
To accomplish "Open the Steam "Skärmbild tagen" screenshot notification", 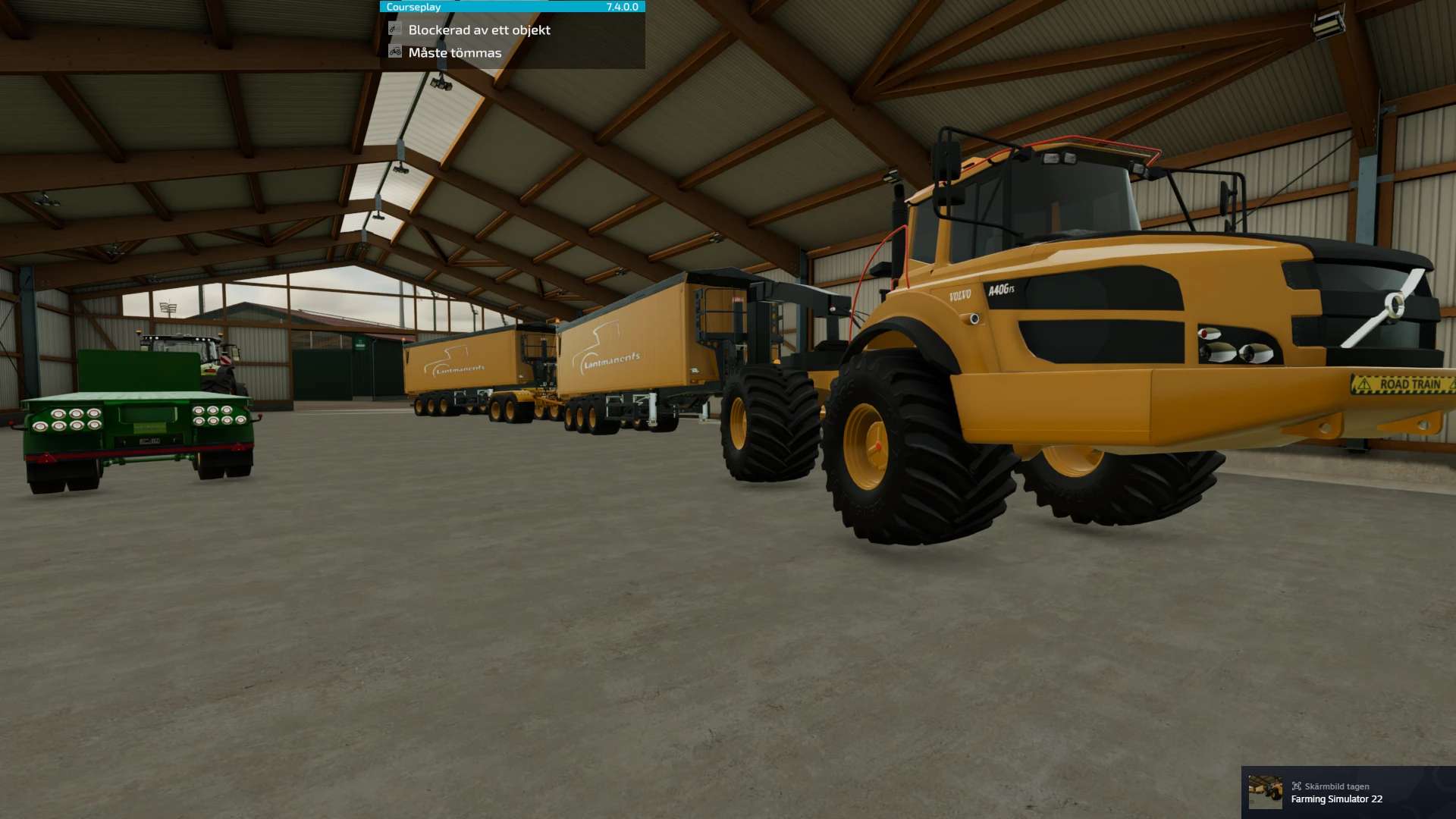I will coord(1348,792).
